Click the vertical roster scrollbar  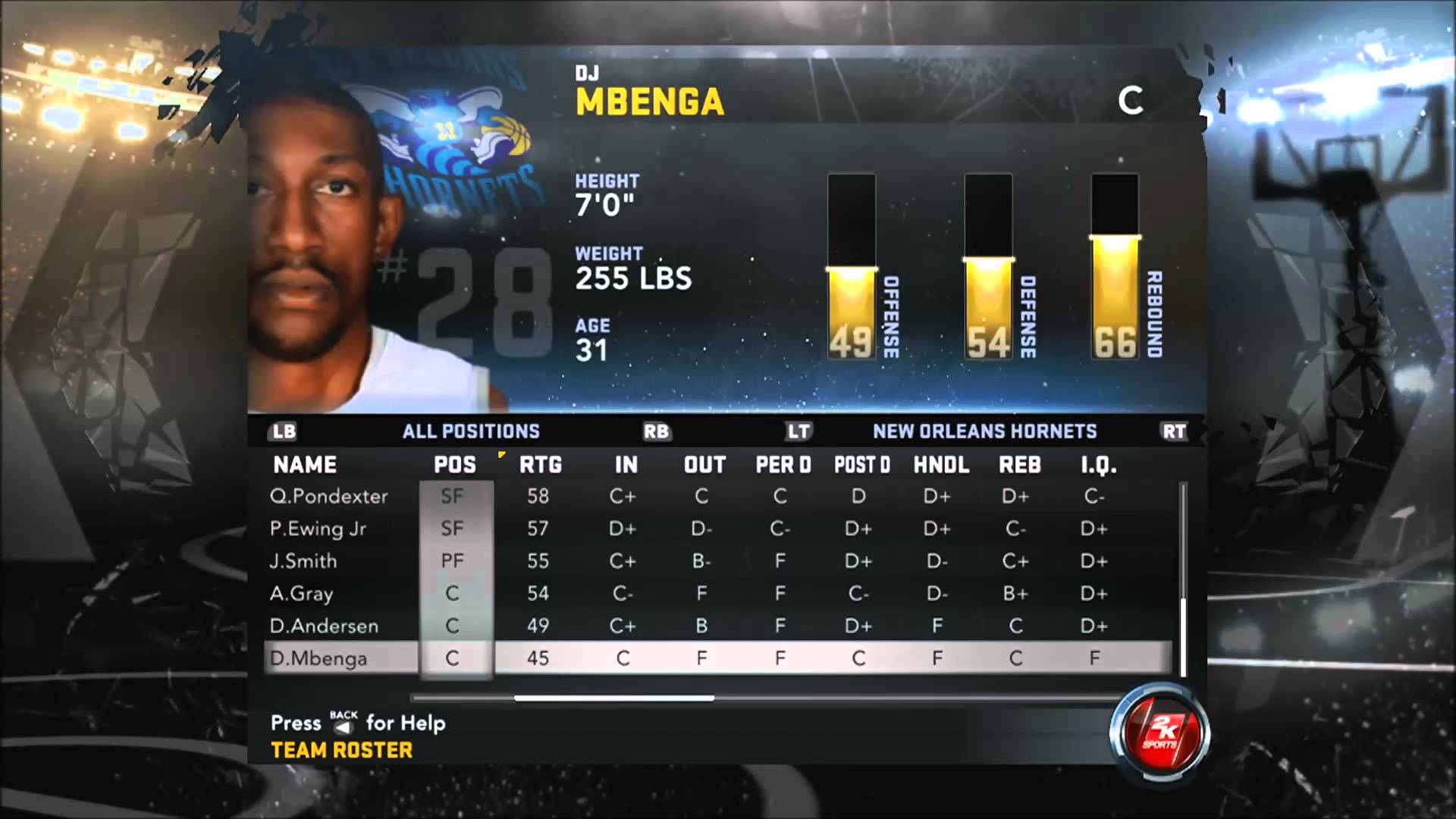click(1183, 637)
